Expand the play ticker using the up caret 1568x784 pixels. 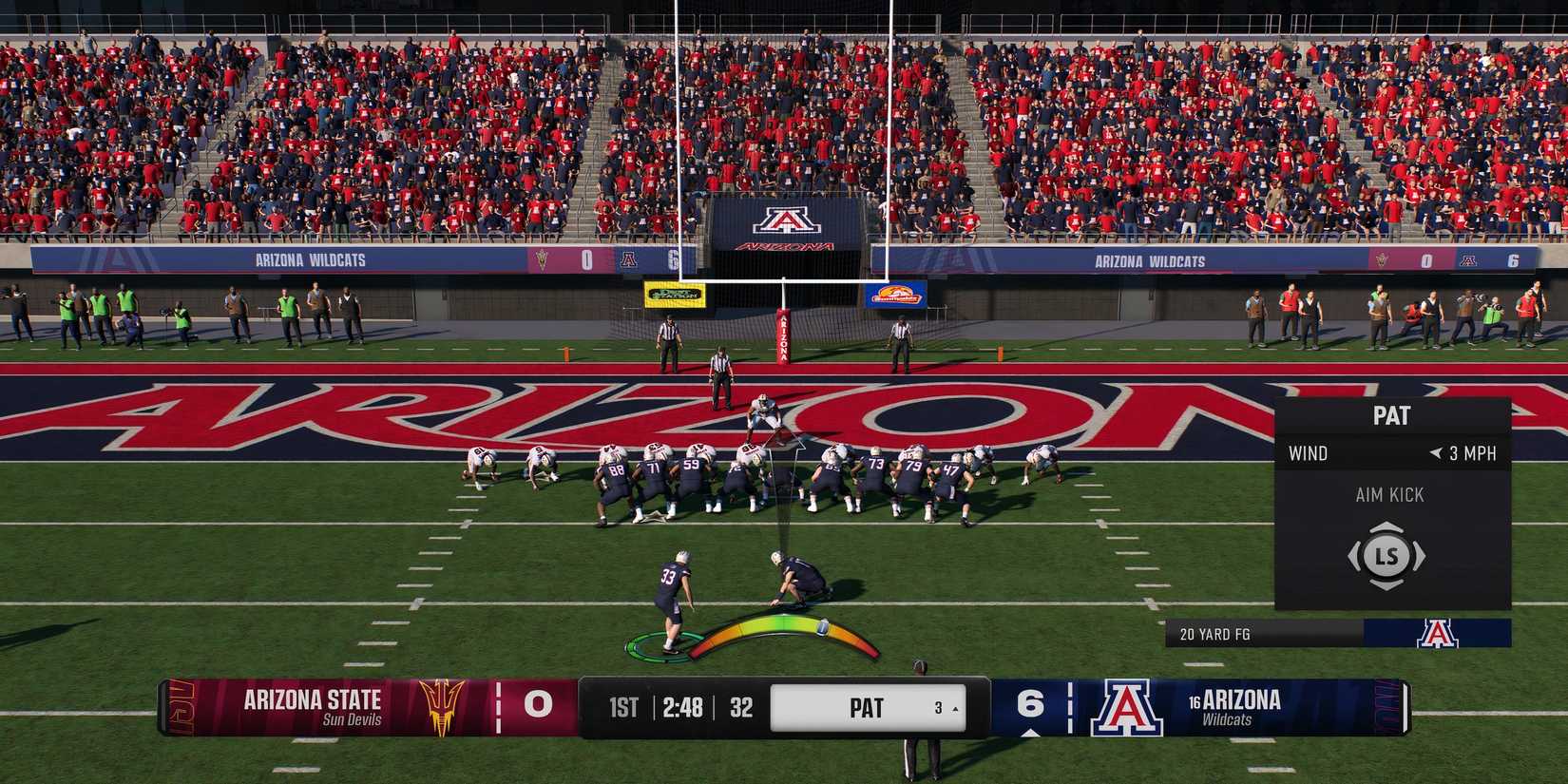(x=955, y=710)
